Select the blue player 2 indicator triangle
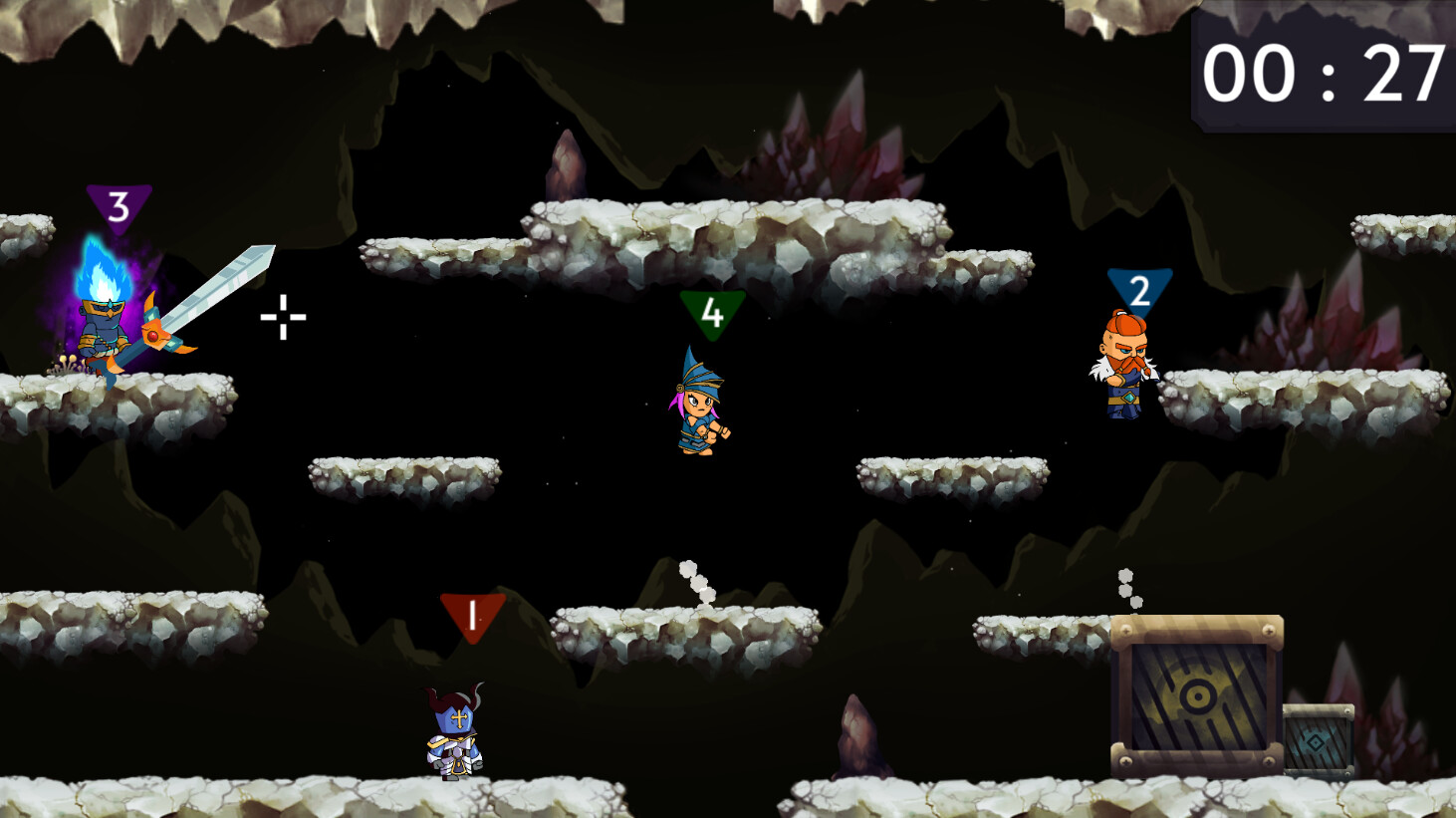 pyautogui.click(x=1139, y=289)
